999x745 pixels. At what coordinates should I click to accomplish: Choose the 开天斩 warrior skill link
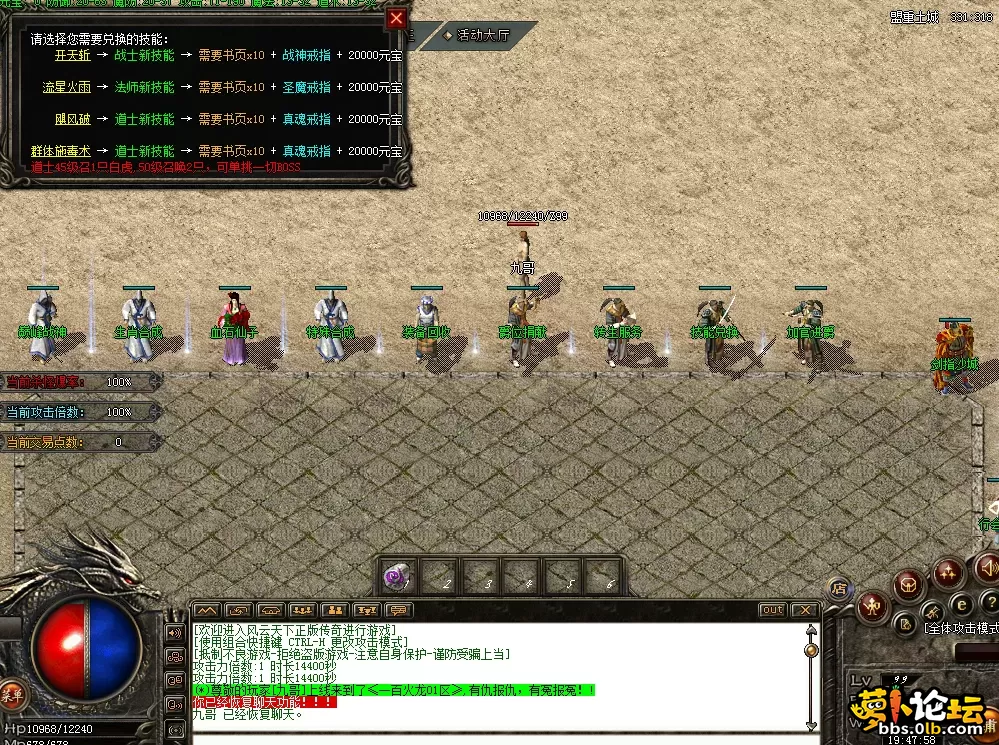[x=72, y=56]
